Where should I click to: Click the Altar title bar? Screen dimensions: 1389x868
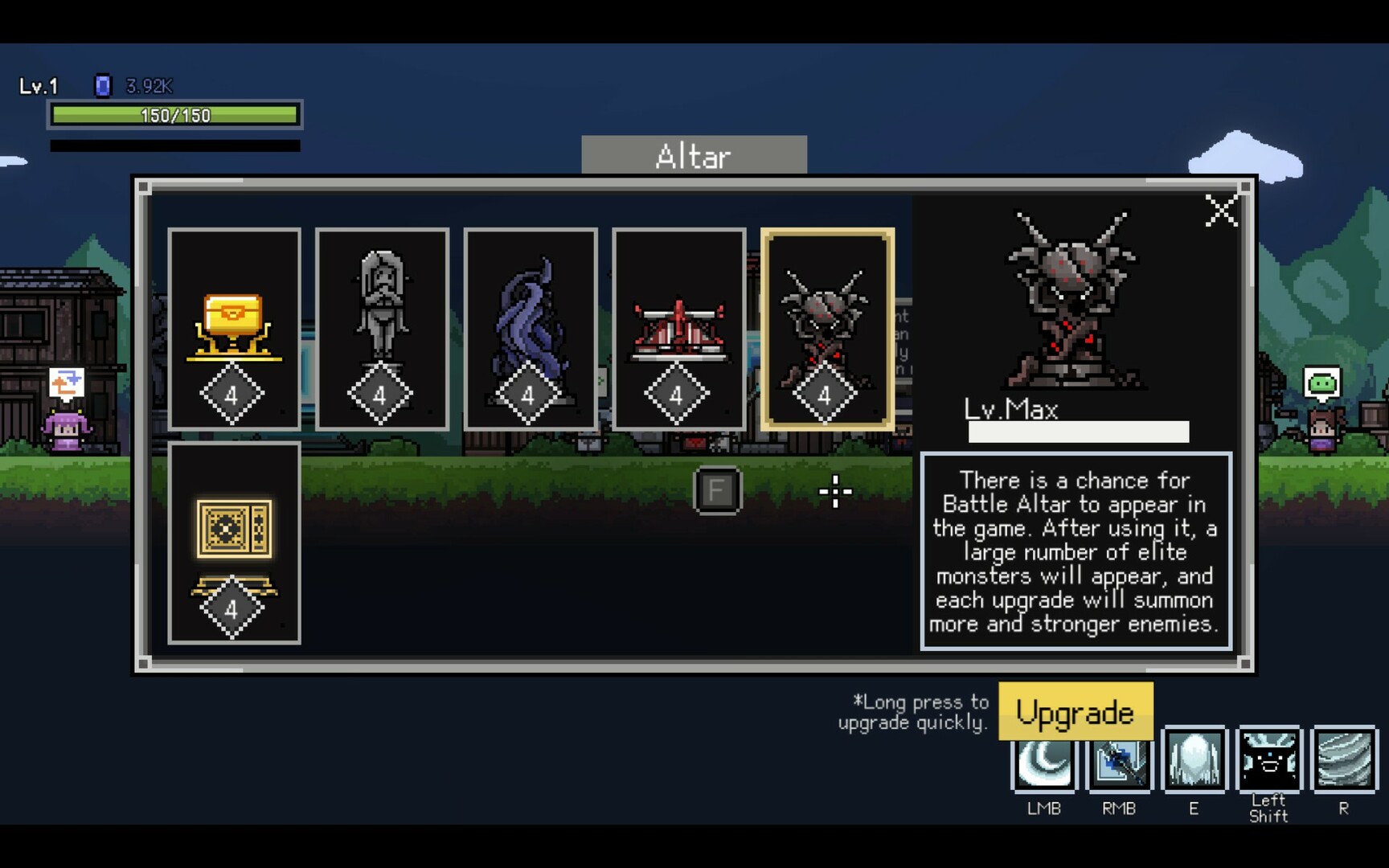pyautogui.click(x=694, y=155)
